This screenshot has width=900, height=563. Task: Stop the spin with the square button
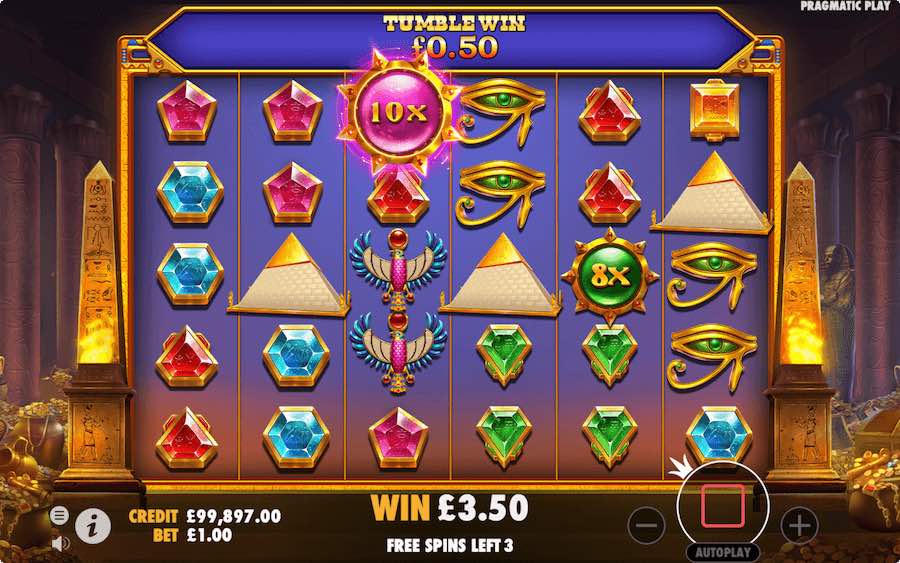721,506
